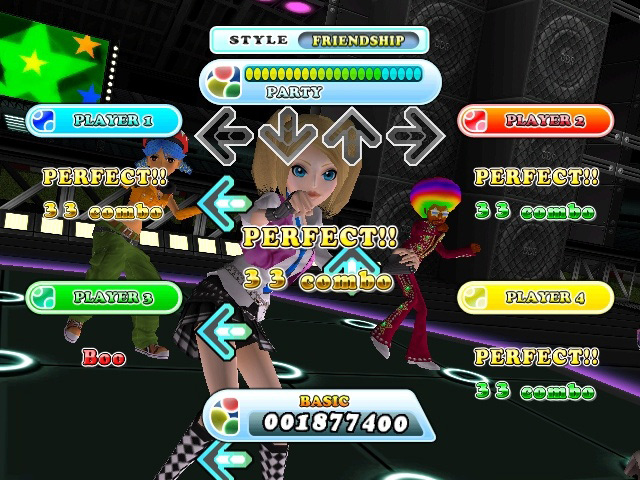This screenshot has height=480, width=640.
Task: Select the Player 4 badge
Action: [x=534, y=297]
